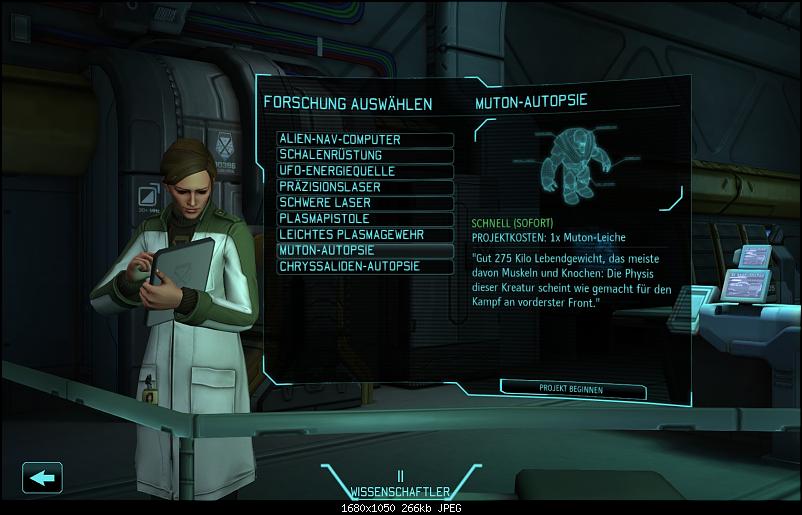Go back with the arrow button
Screen dimensions: 802x515
point(42,477)
